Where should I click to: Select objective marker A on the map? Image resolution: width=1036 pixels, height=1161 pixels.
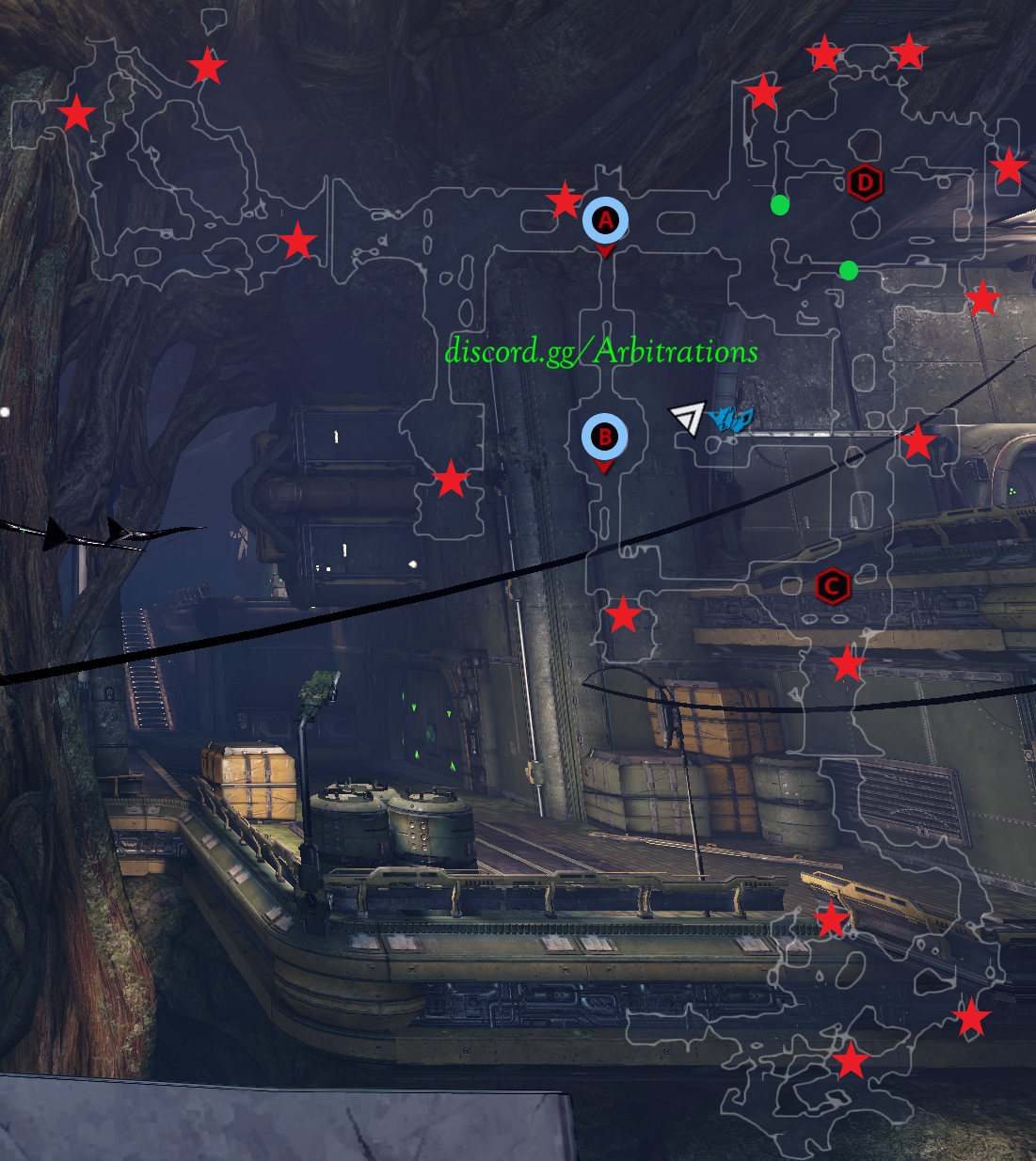pos(605,221)
